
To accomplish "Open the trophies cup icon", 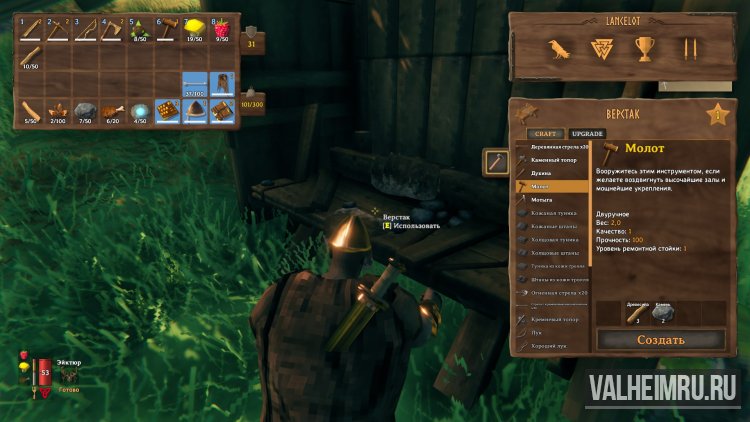I will click(645, 48).
